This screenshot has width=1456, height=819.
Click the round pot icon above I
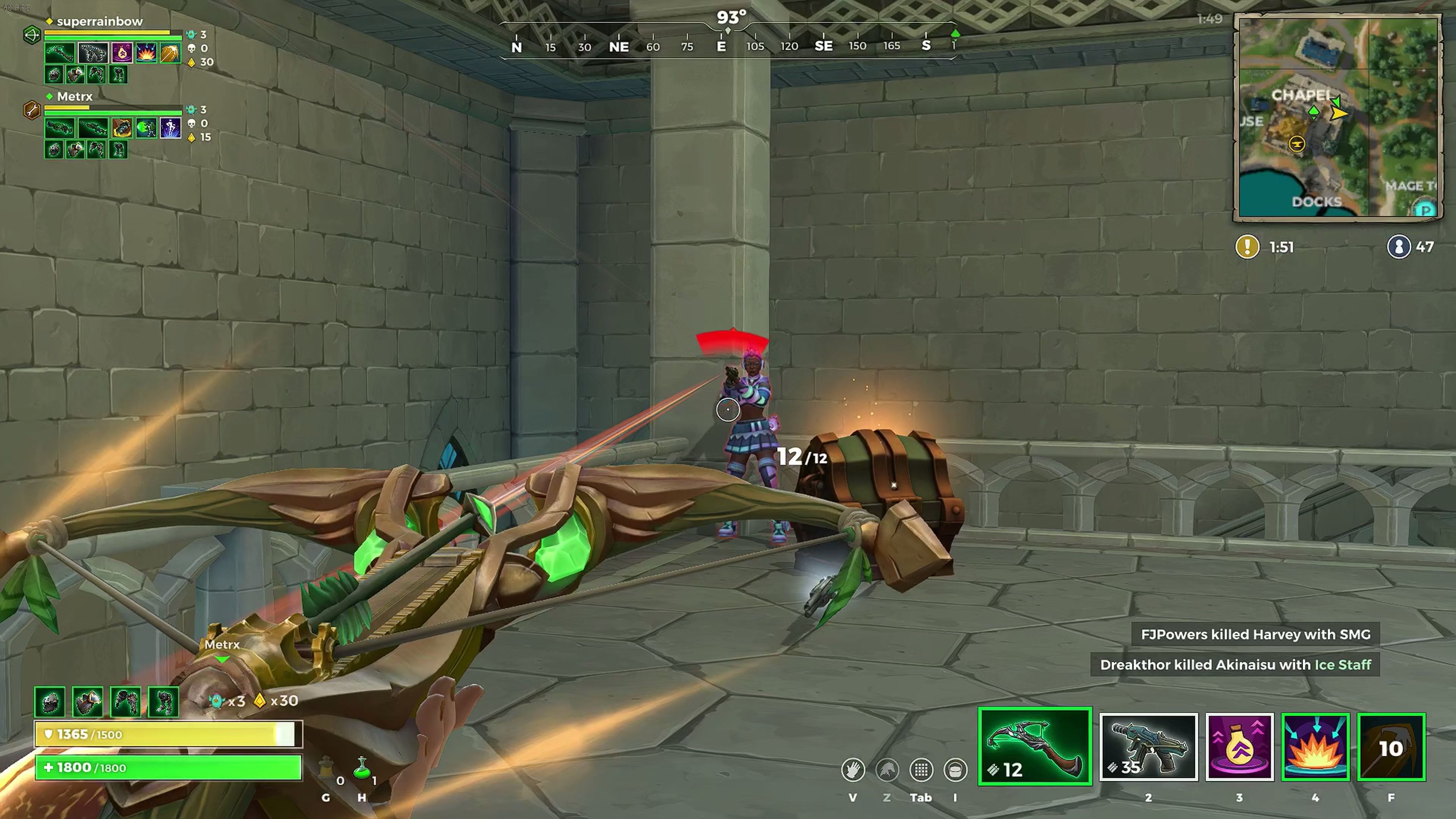[955, 770]
